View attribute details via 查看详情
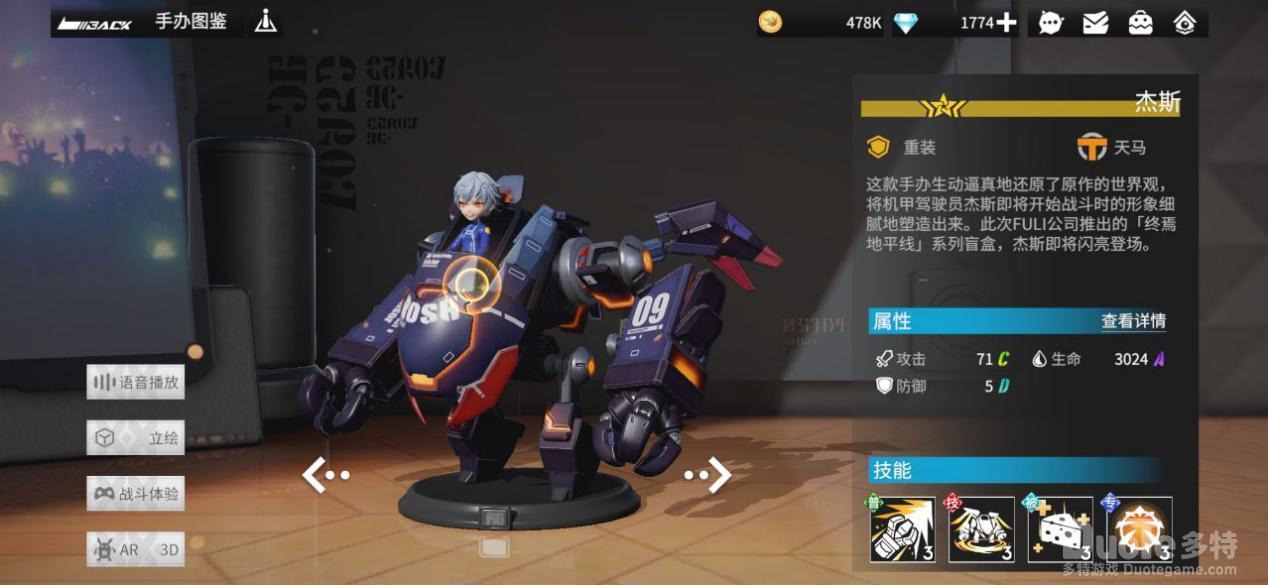 [x=1133, y=321]
